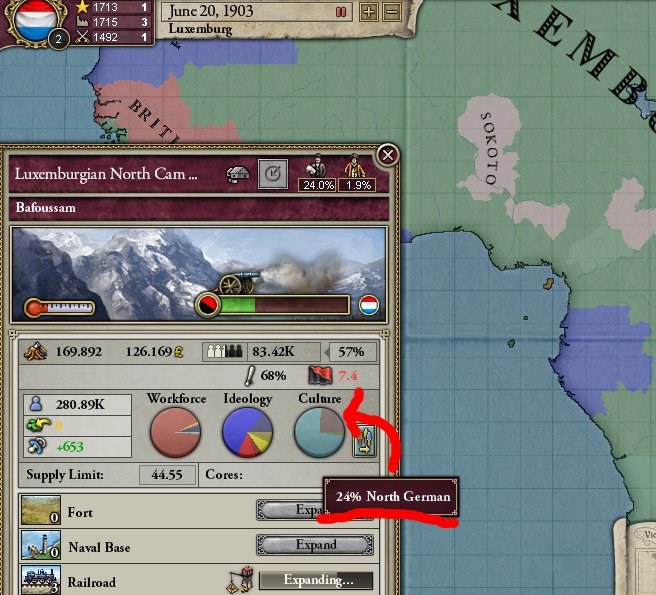This screenshot has width=656, height=595.
Task: Click the province owner flag beside progress bar
Action: (x=368, y=305)
